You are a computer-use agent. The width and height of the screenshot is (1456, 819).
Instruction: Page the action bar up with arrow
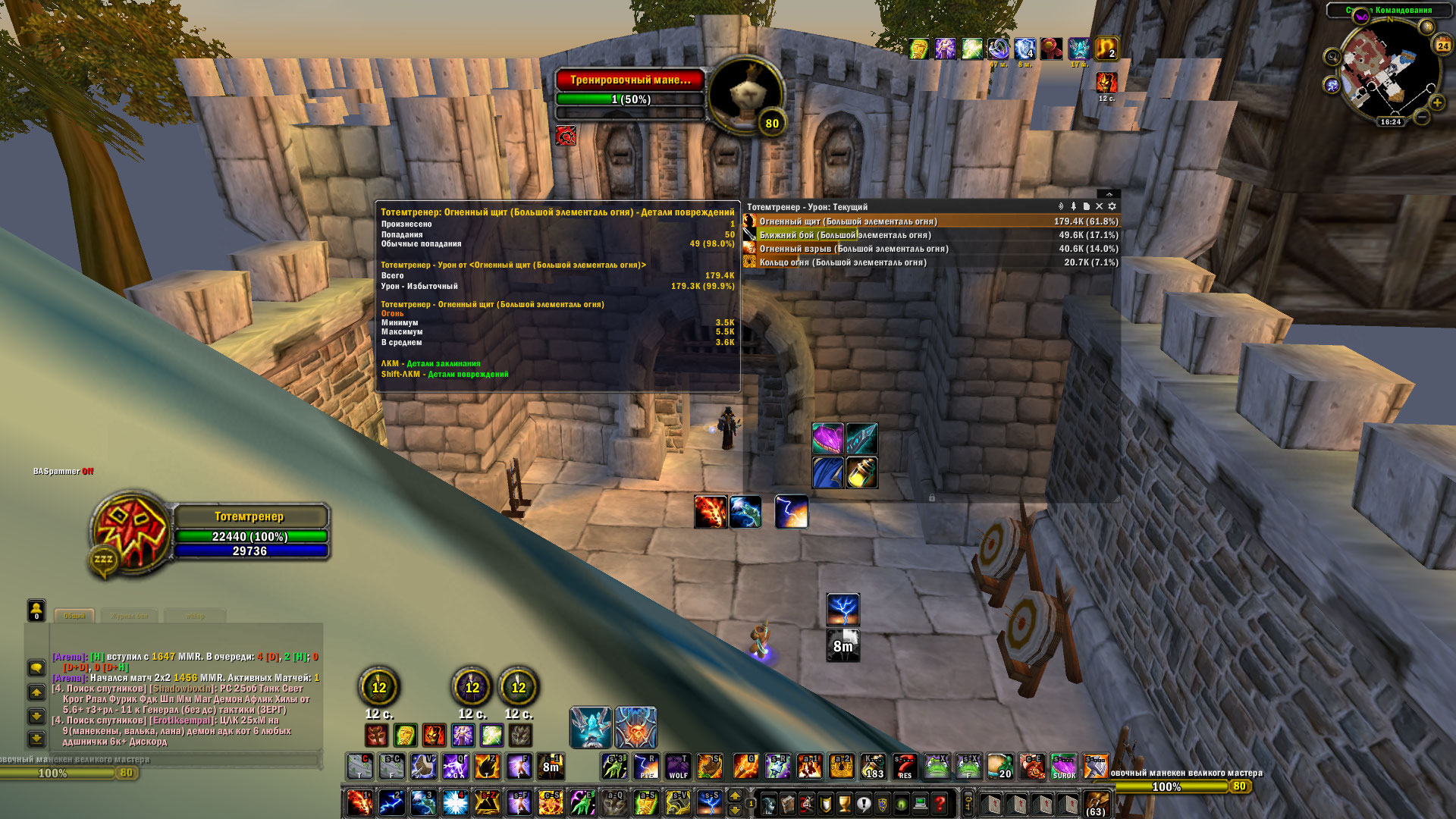[734, 795]
